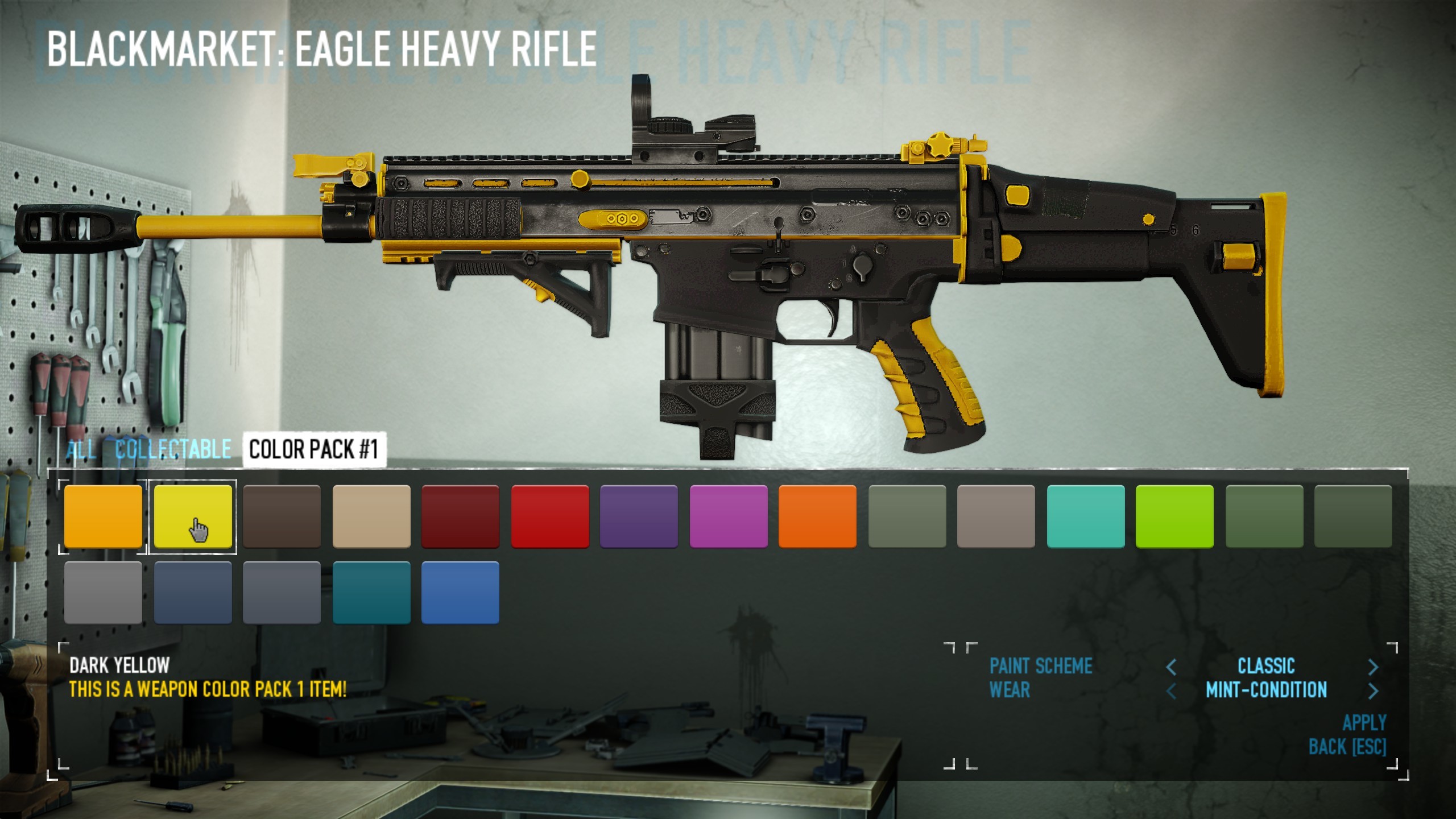Choose the bright red color swatch
Image resolution: width=1456 pixels, height=819 pixels.
pyautogui.click(x=551, y=516)
